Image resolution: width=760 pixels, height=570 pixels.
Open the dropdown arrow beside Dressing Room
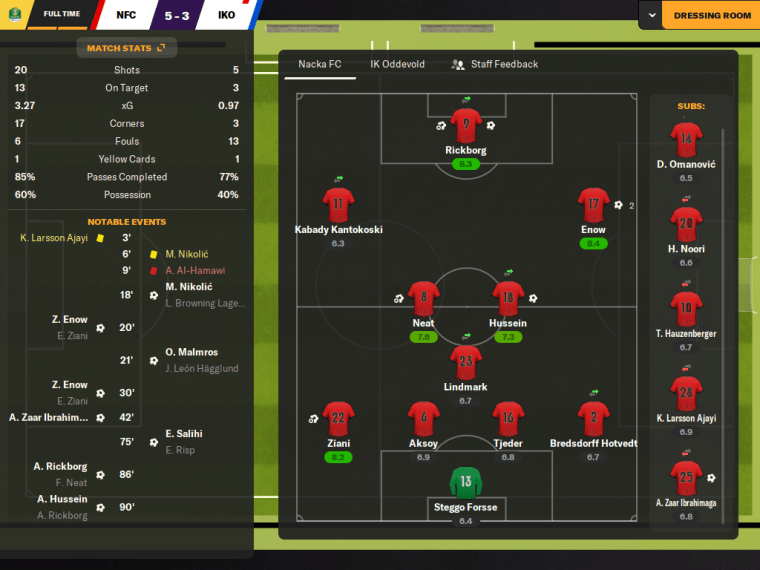[x=652, y=16]
